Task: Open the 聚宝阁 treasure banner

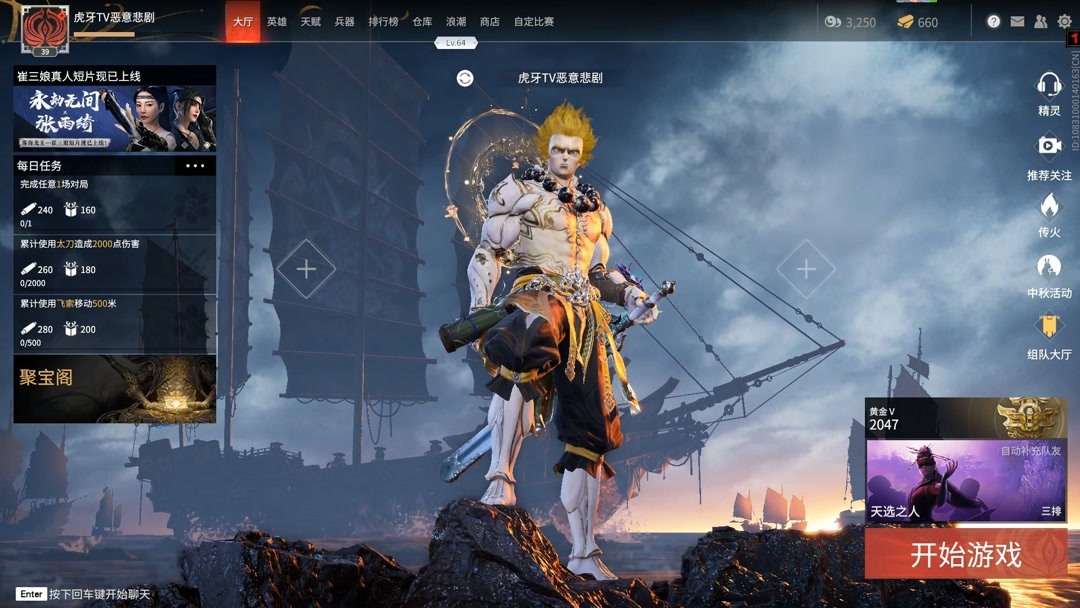Action: click(x=115, y=389)
